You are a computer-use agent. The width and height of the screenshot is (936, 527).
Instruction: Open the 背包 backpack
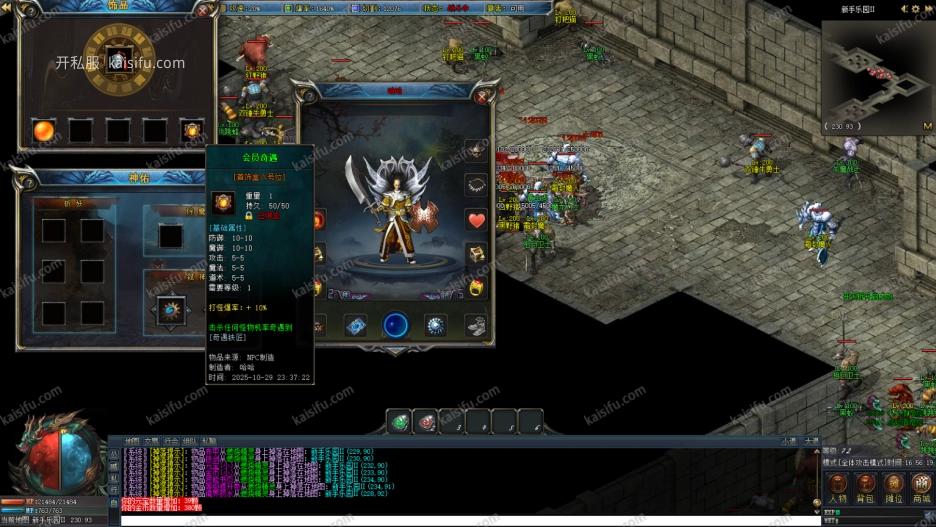pyautogui.click(x=866, y=485)
